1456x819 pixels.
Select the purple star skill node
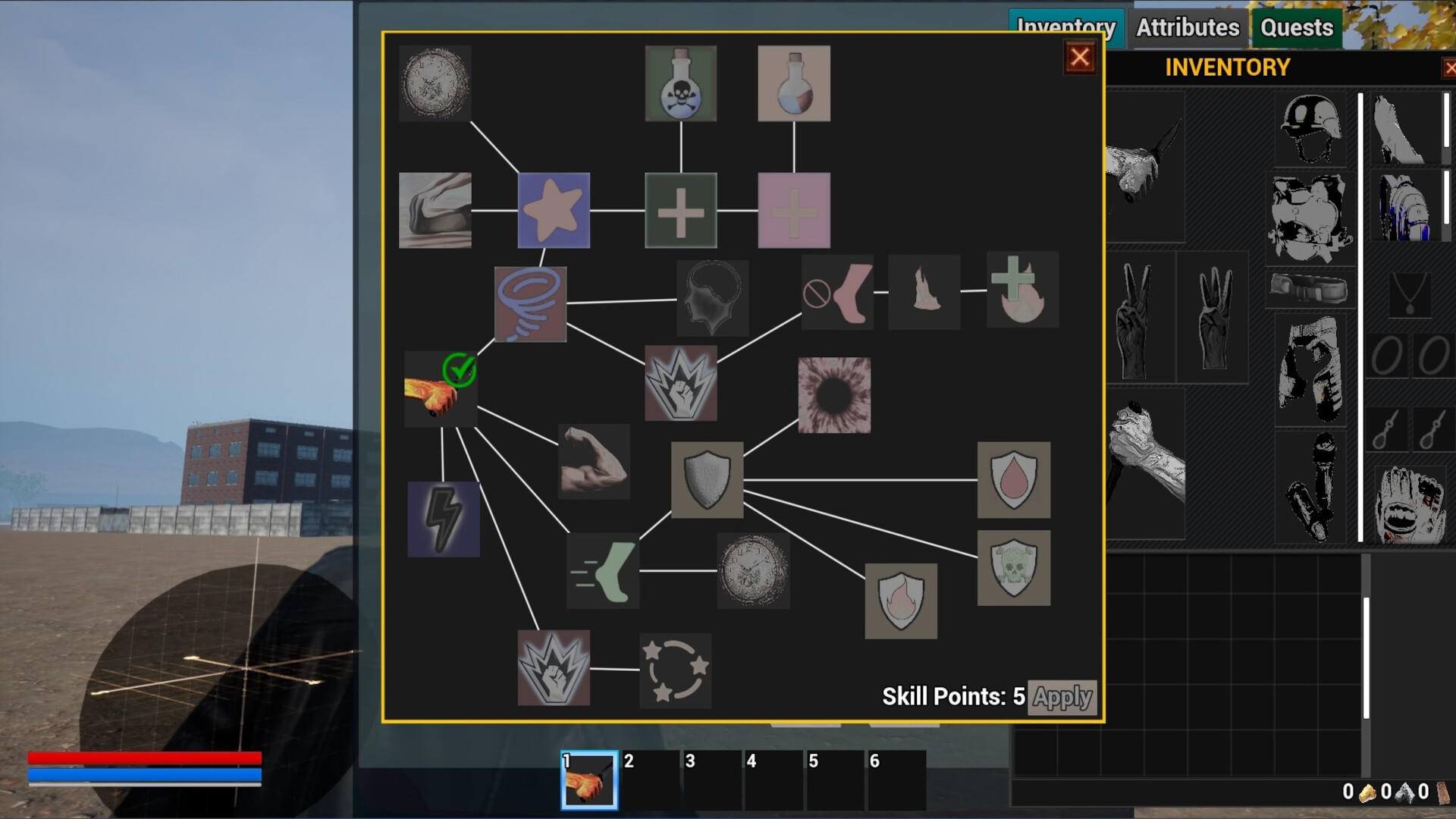pyautogui.click(x=553, y=209)
